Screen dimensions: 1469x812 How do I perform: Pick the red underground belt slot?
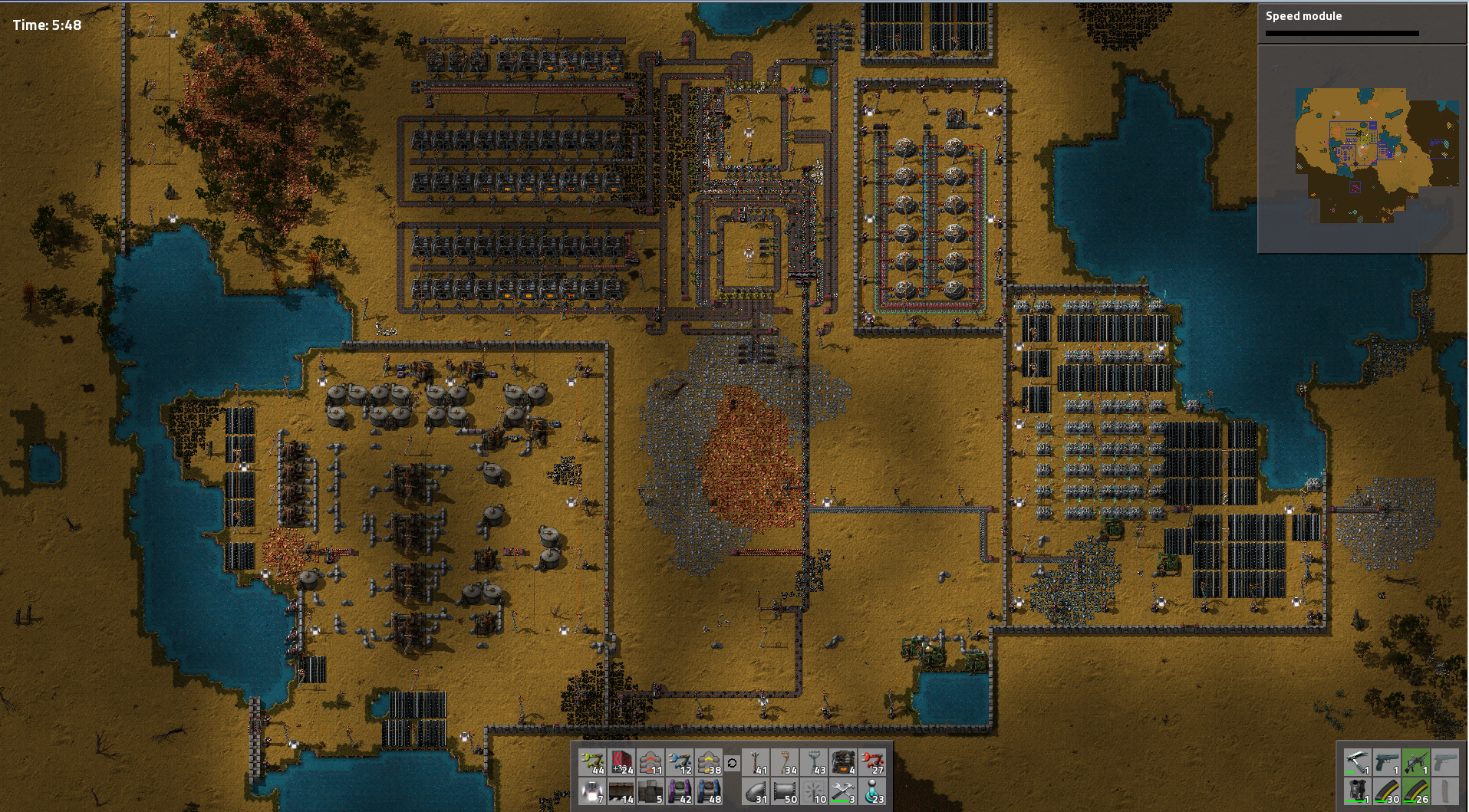point(651,763)
